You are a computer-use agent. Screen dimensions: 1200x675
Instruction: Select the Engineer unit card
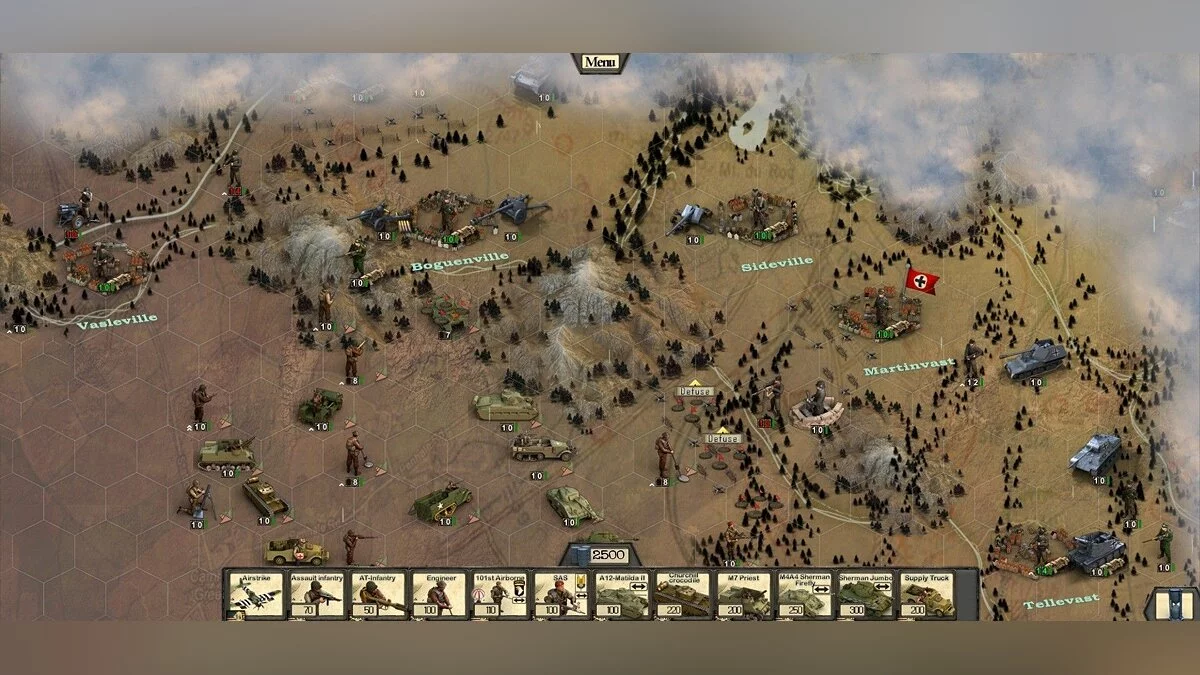point(438,594)
